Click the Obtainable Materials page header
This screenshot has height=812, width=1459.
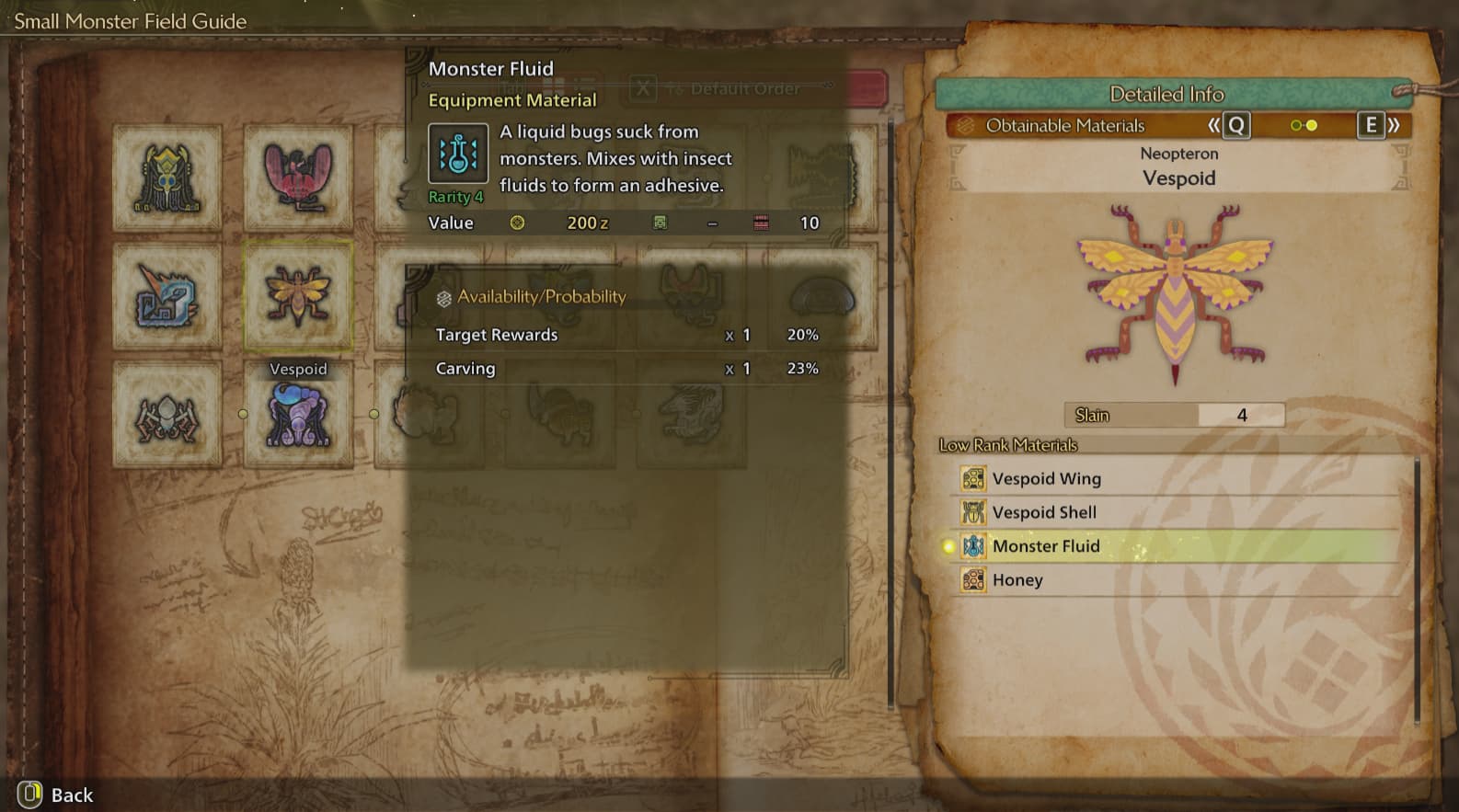1064,126
